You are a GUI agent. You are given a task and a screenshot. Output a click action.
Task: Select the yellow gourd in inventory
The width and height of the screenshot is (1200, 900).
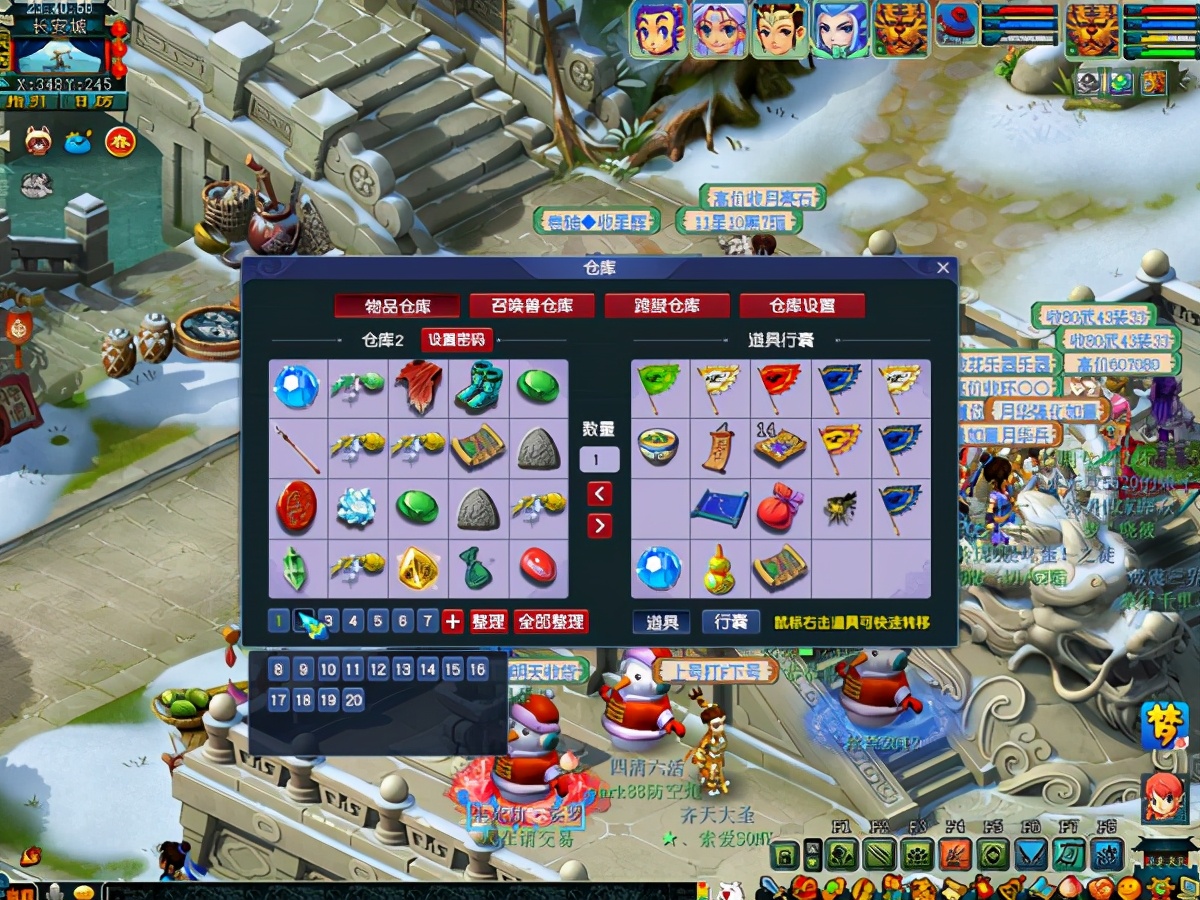[x=720, y=568]
